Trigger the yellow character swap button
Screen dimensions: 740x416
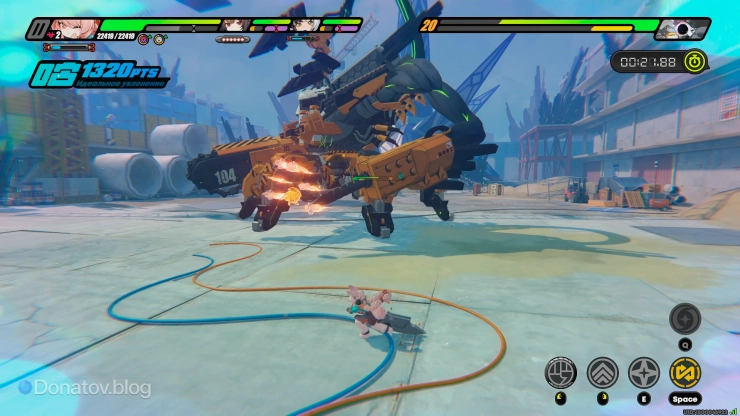[x=685, y=373]
